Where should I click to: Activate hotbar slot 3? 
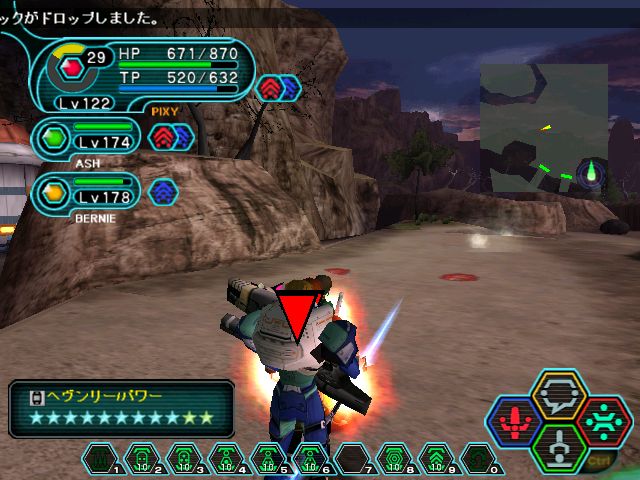tap(183, 459)
